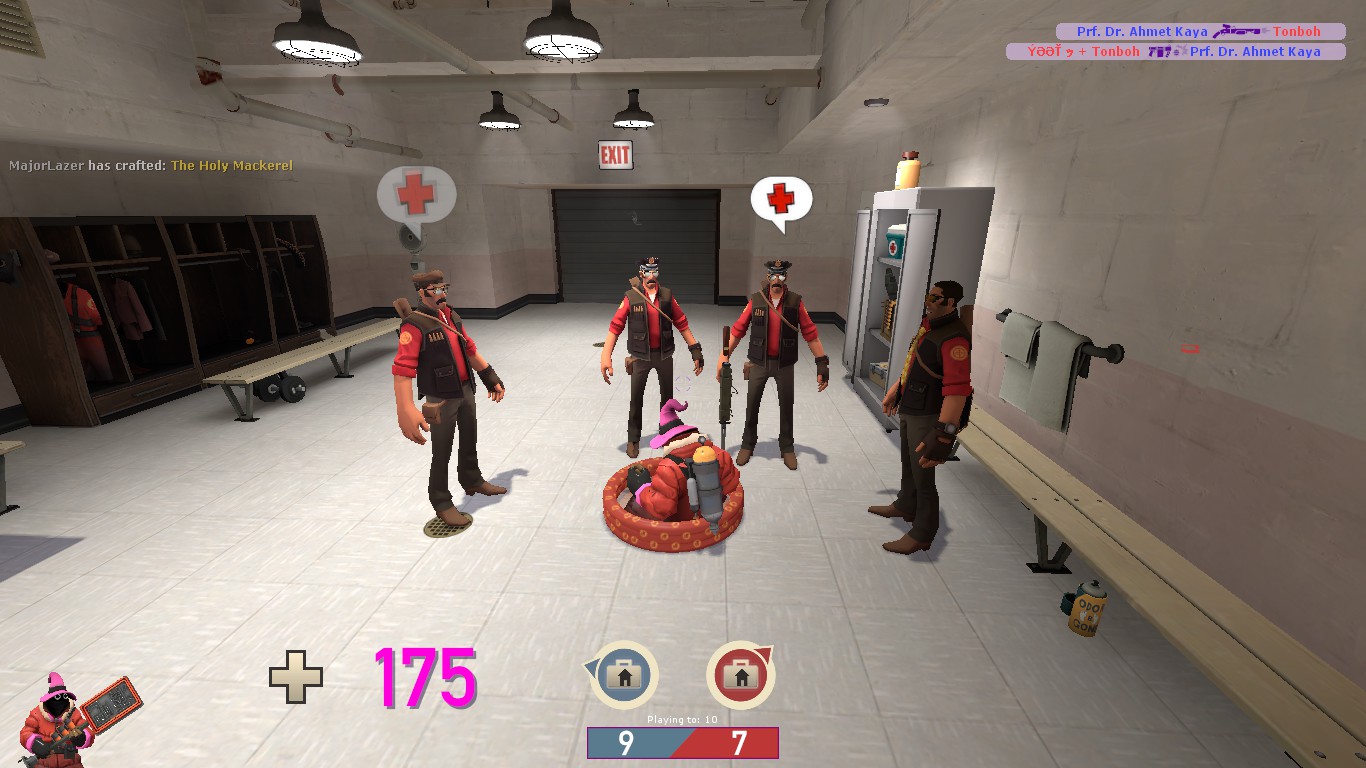Image resolution: width=1366 pixels, height=768 pixels.
Task: Click the red team intelligence briefcase icon
Action: point(741,676)
